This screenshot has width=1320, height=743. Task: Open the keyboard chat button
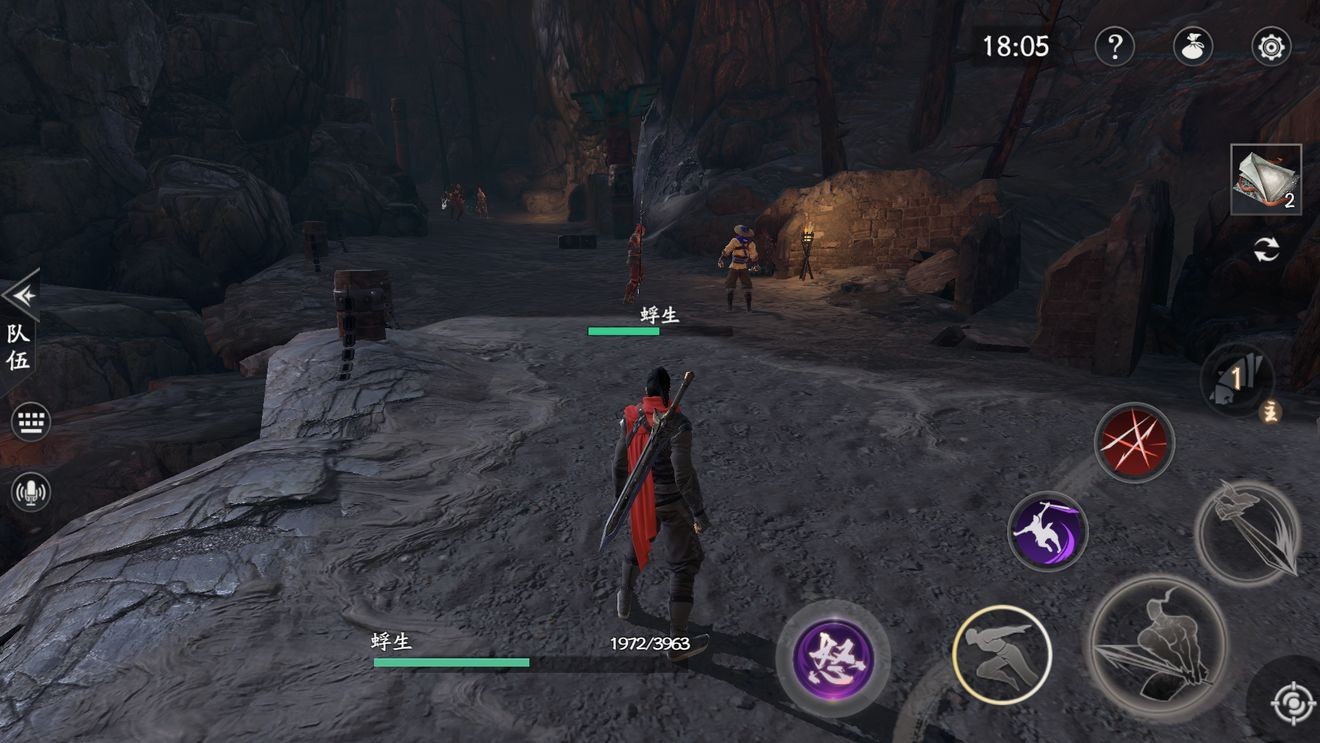click(31, 422)
